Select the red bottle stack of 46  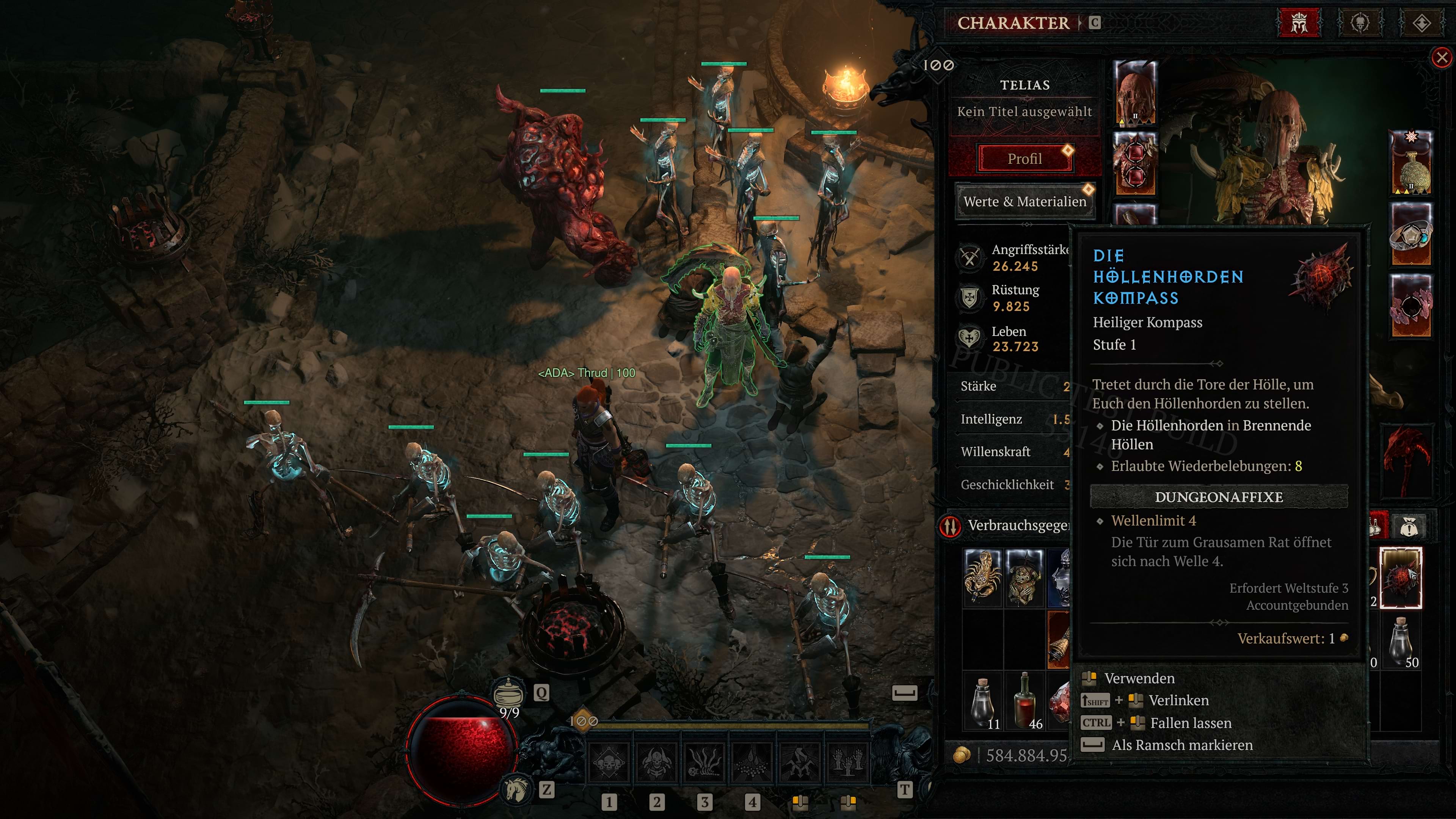pos(1024,701)
